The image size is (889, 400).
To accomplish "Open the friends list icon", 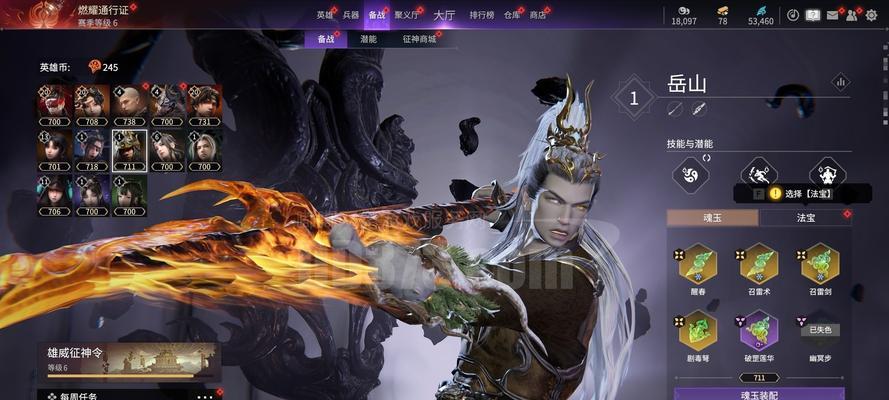I will [851, 15].
